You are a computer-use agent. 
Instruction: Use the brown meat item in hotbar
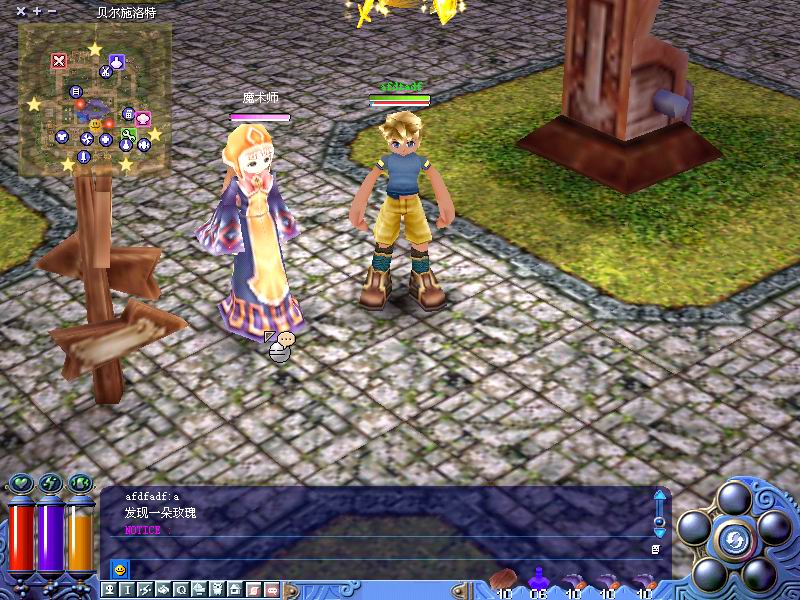coord(505,579)
